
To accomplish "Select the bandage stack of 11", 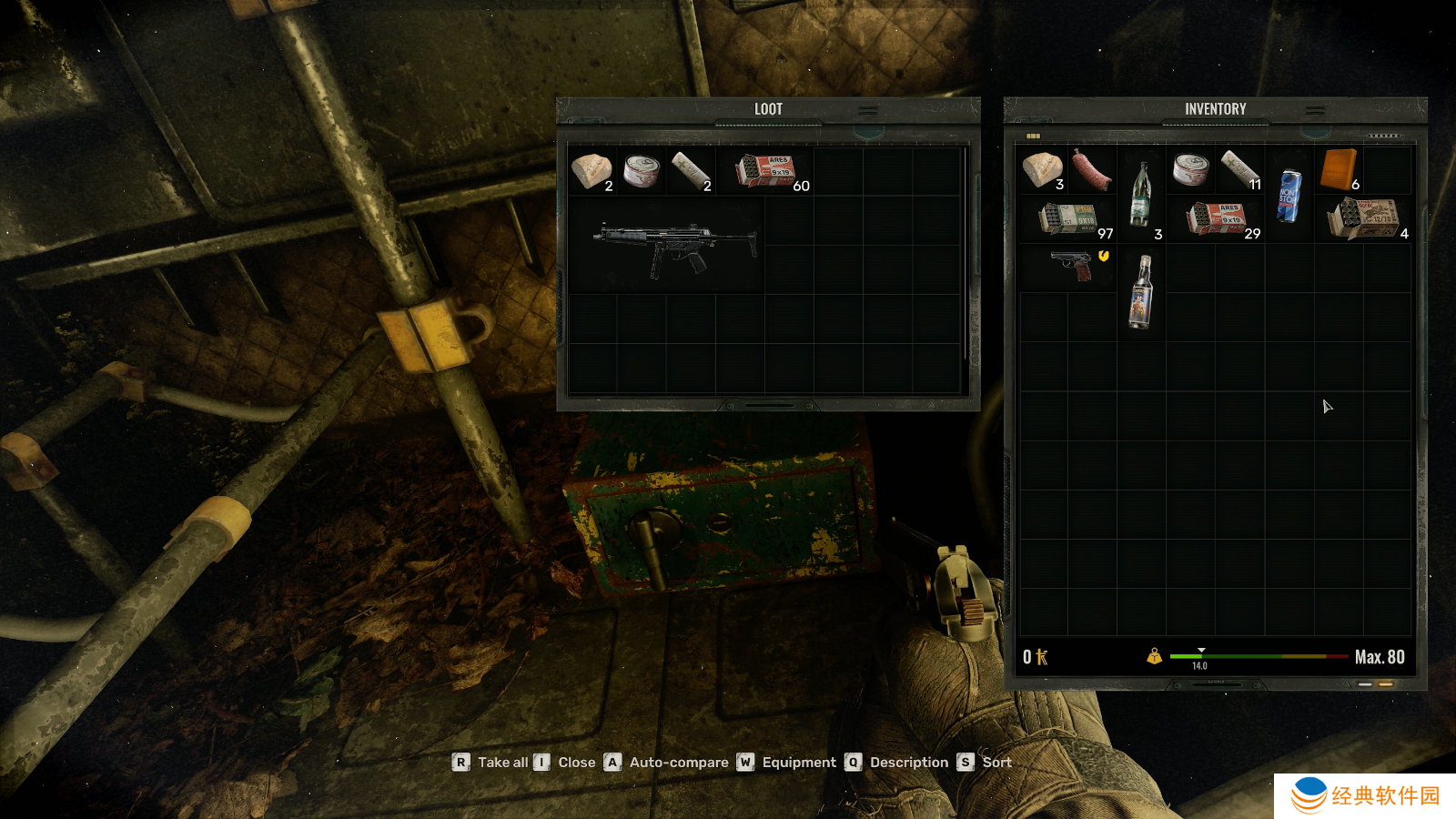I will coord(1239,169).
